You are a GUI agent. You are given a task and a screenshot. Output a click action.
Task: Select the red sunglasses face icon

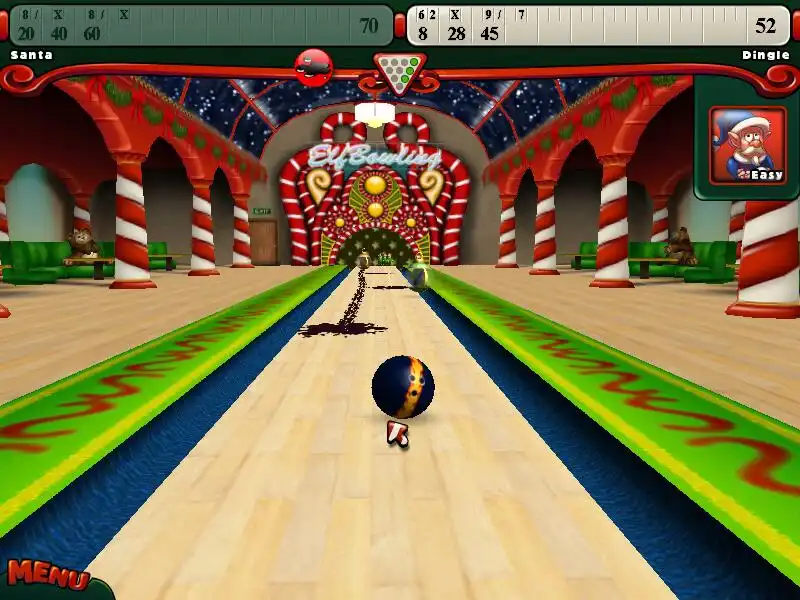[314, 66]
